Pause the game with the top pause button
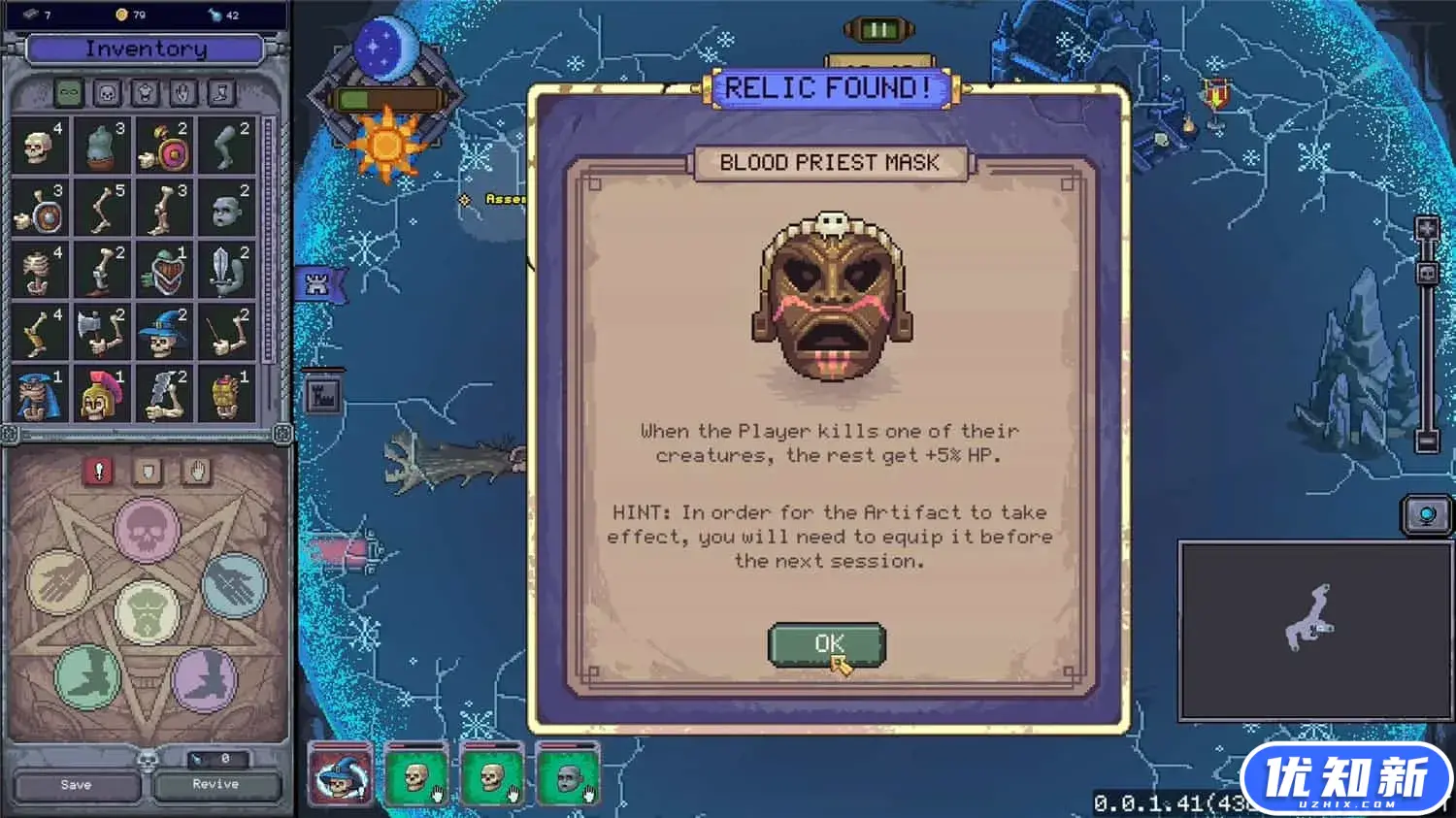1456x818 pixels. pos(879,29)
